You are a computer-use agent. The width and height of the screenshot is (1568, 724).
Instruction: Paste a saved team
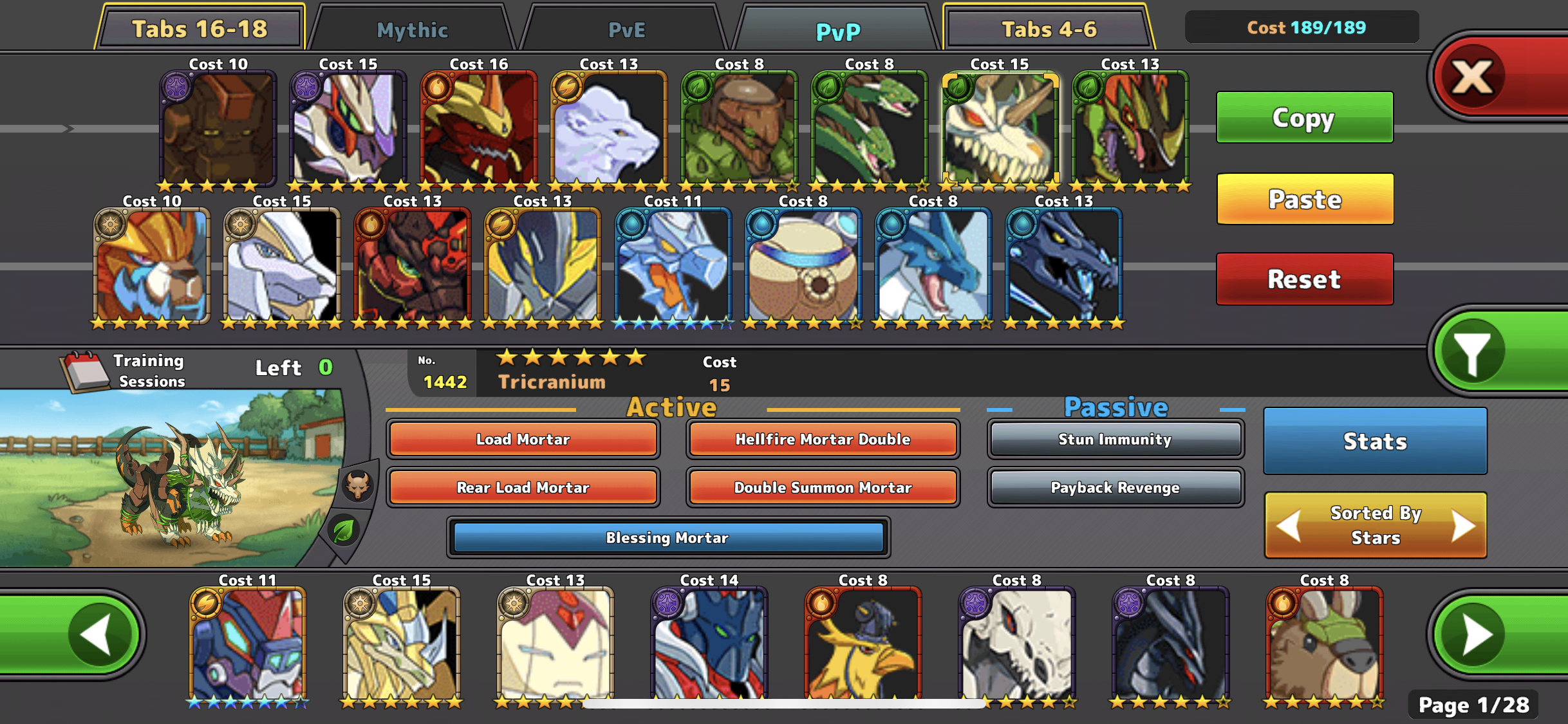pos(1304,199)
